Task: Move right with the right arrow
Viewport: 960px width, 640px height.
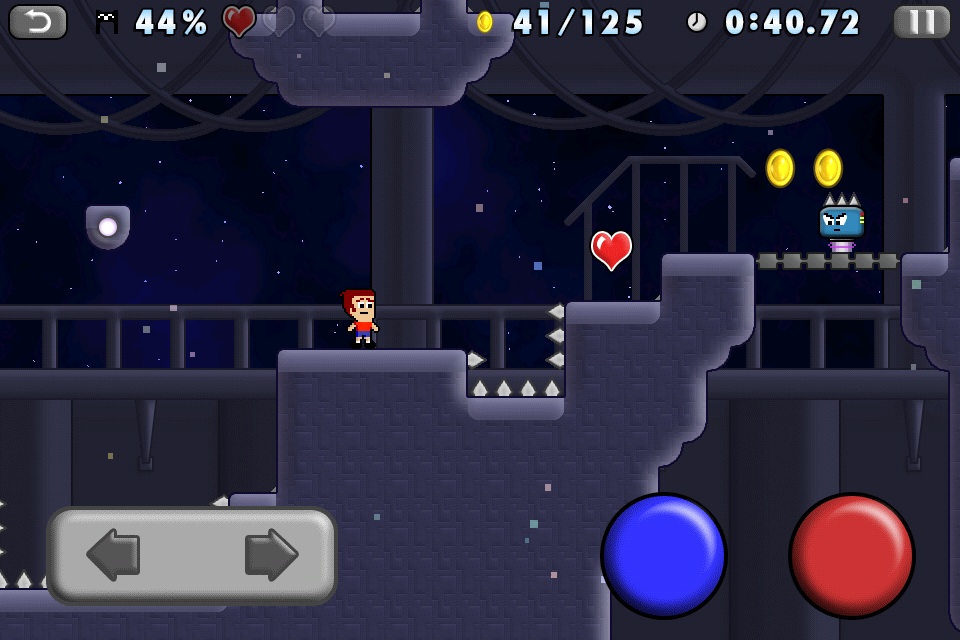Action: point(270,555)
